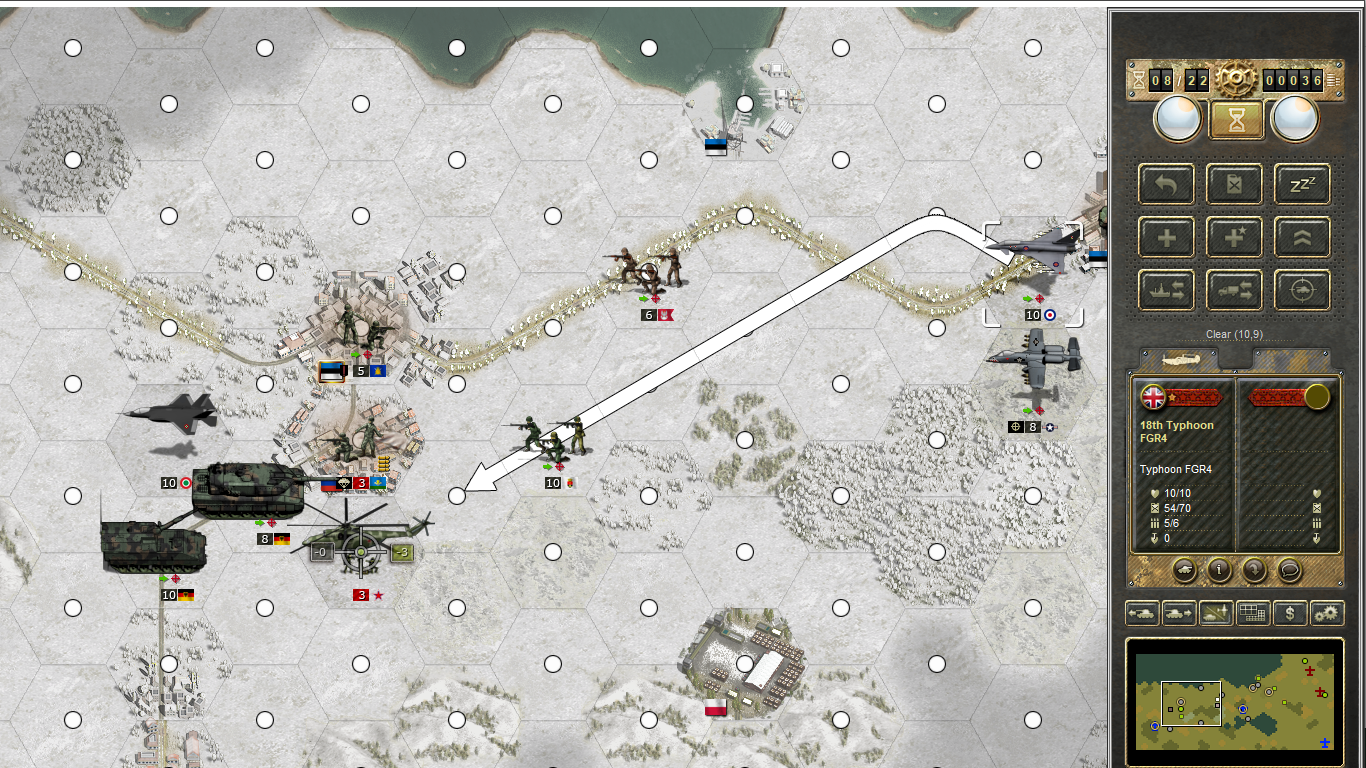
Task: Upgrade the unit with the chevrons button
Action: click(1301, 238)
